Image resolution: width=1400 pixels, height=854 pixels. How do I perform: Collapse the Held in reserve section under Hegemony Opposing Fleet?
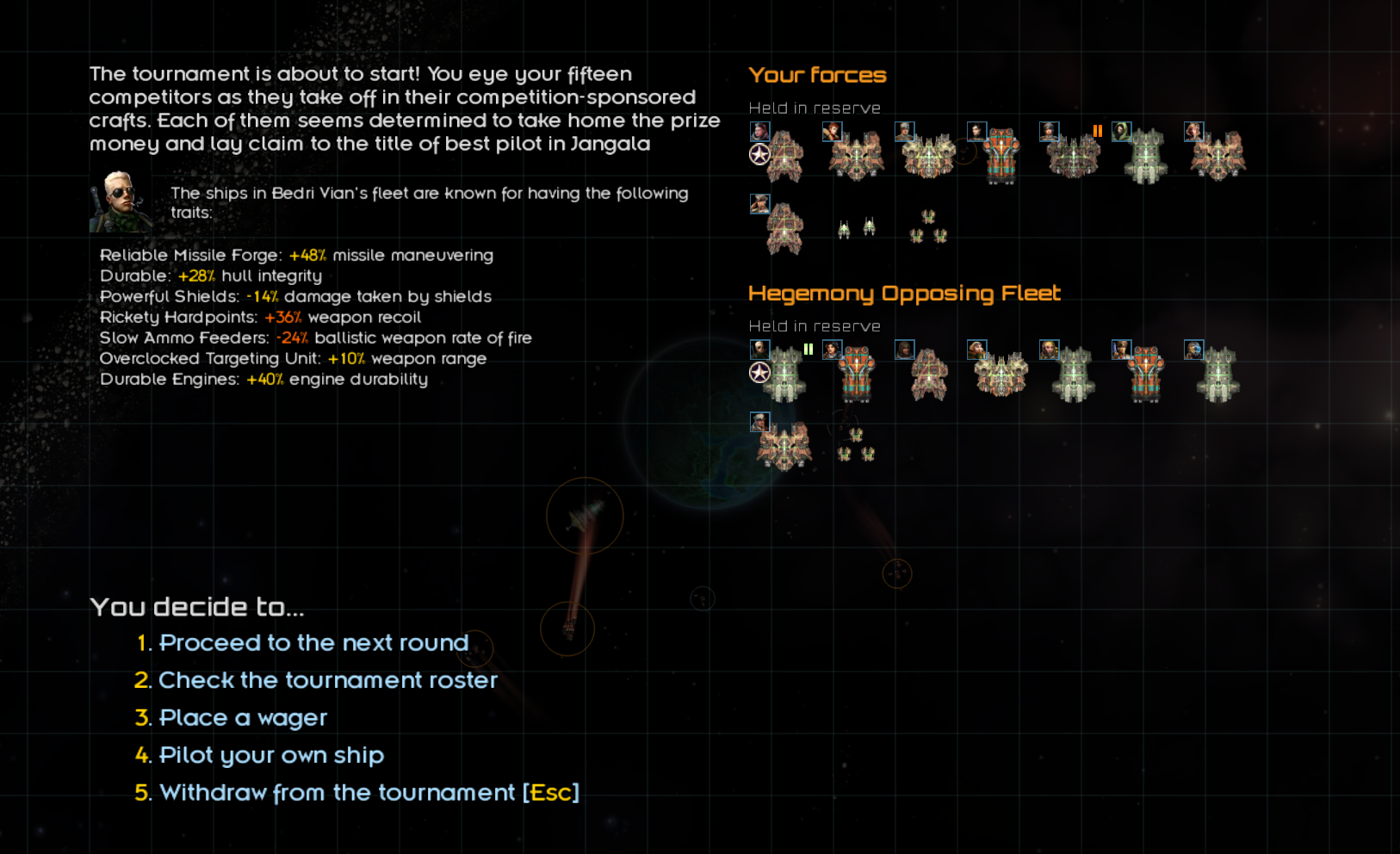[814, 325]
